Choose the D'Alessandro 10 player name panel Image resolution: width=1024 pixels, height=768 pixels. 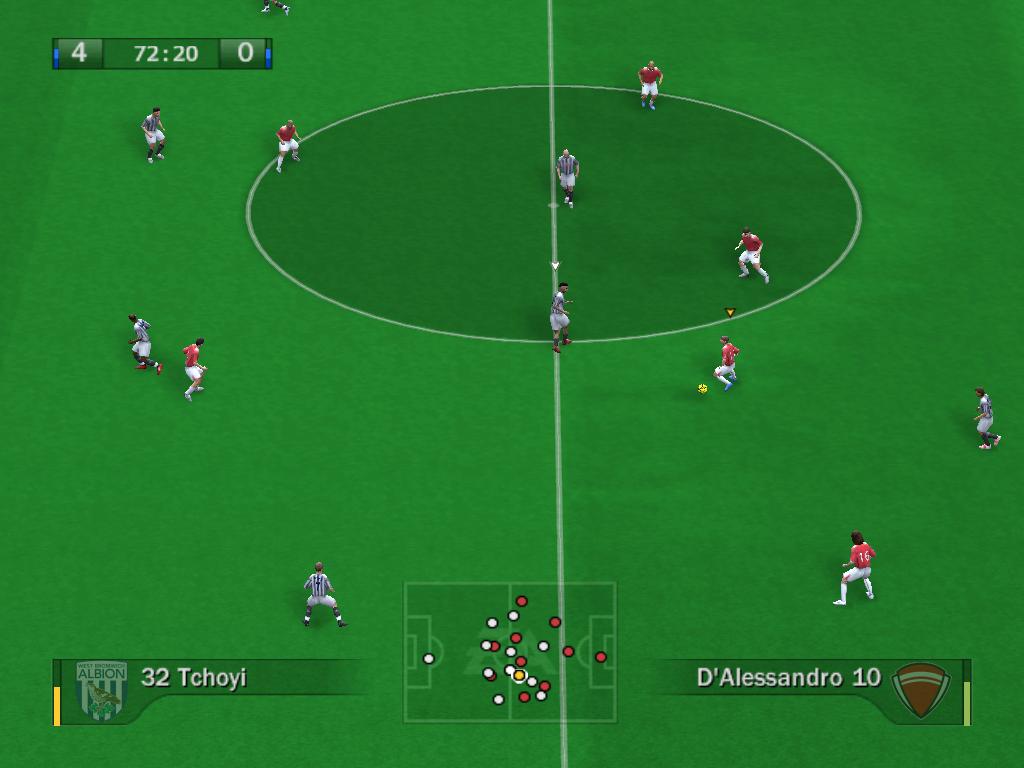click(788, 678)
